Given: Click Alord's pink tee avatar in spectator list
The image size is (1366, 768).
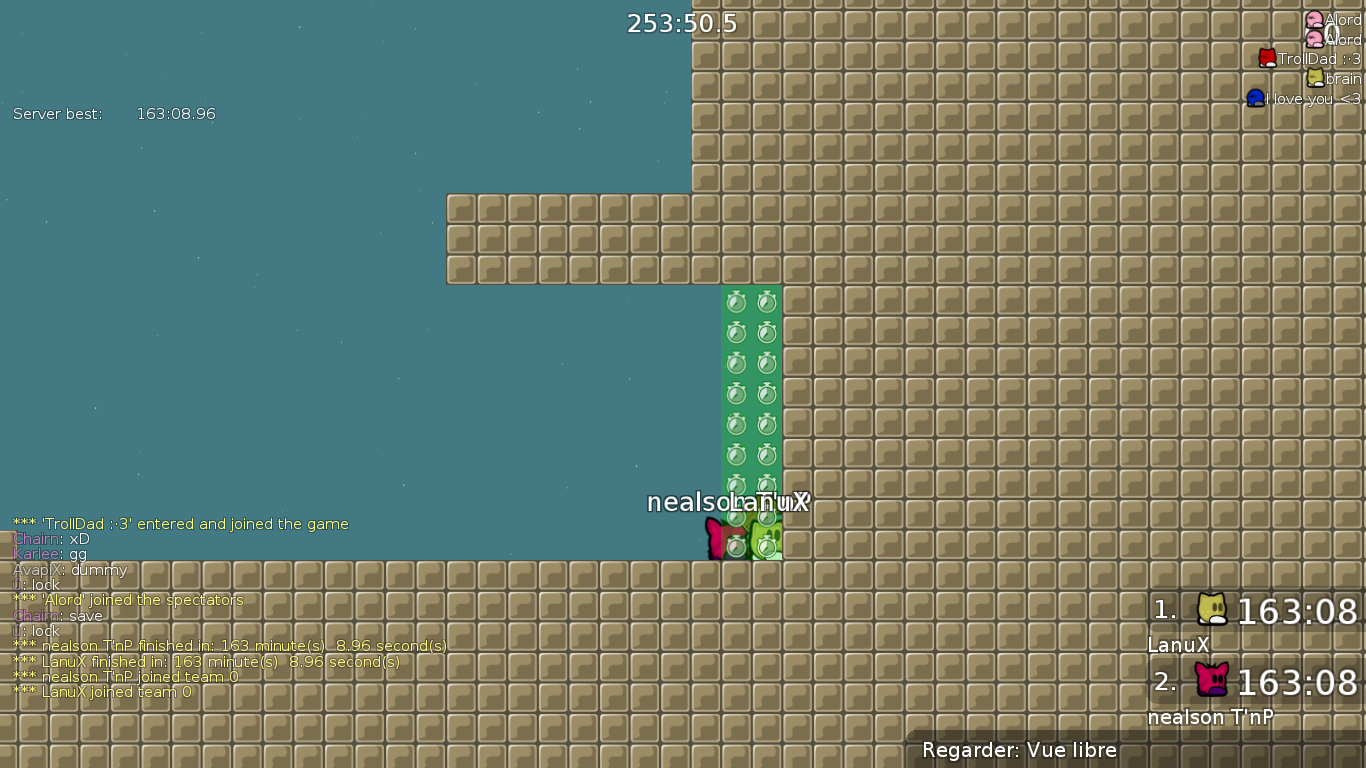Looking at the screenshot, I should (x=1313, y=19).
